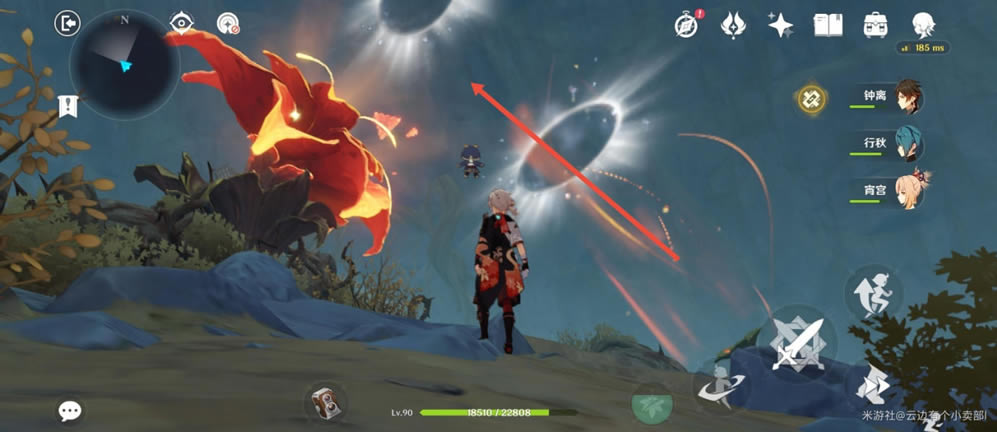The image size is (997, 432).
Task: Tap the golden hexagon icon beside 钟离
Action: coord(810,98)
